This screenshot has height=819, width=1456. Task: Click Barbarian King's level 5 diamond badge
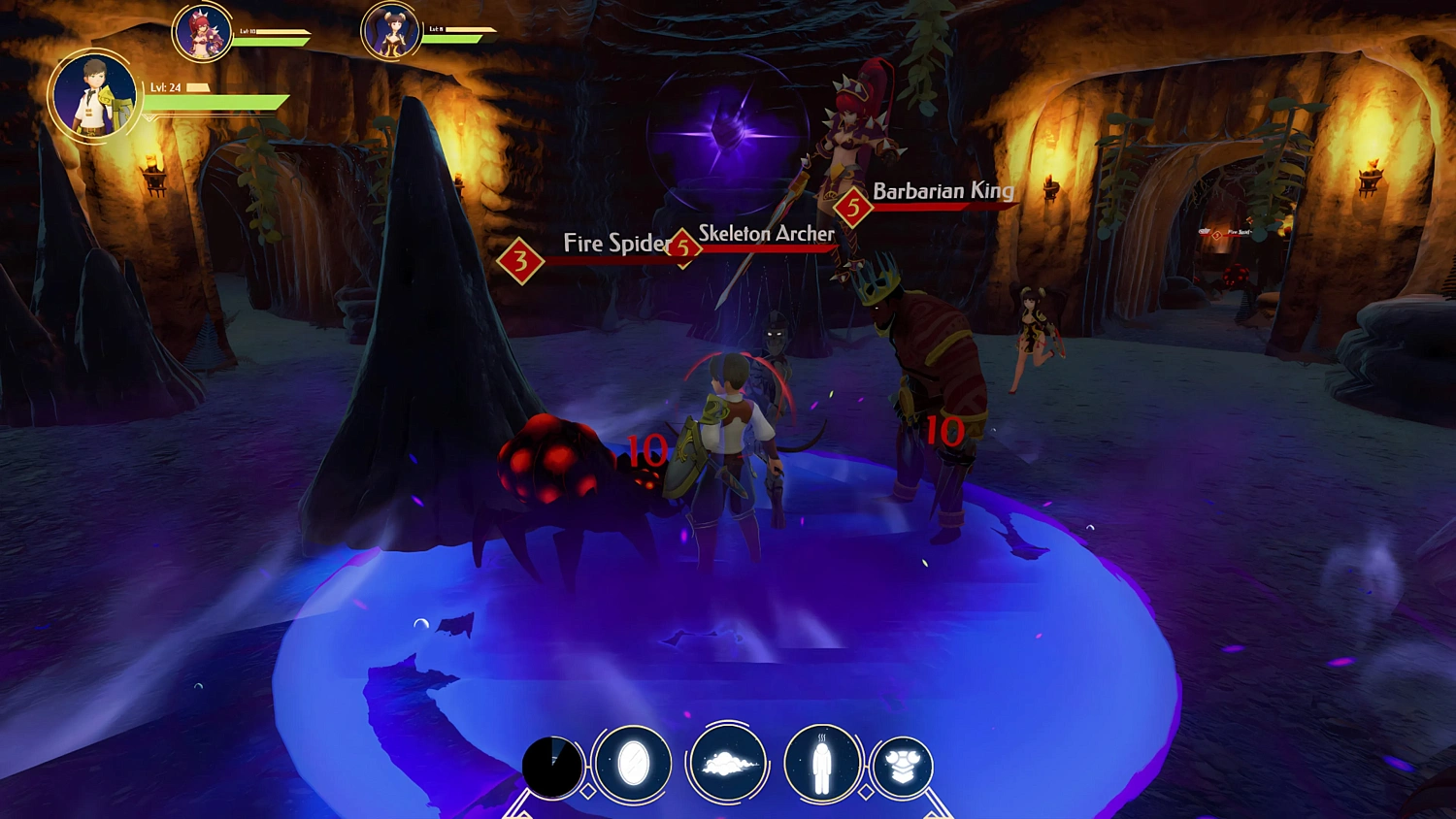point(853,205)
